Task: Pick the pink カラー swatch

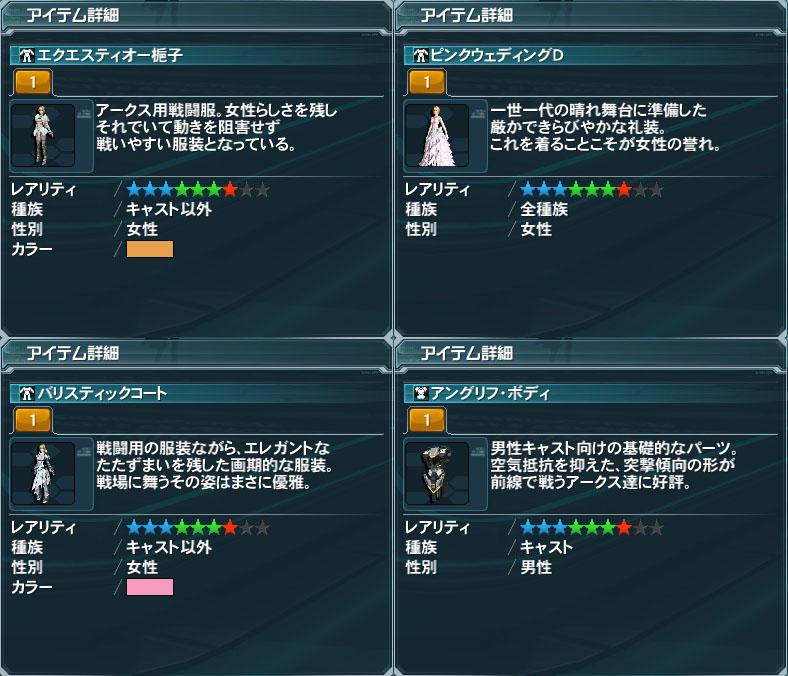Action: click(150, 587)
